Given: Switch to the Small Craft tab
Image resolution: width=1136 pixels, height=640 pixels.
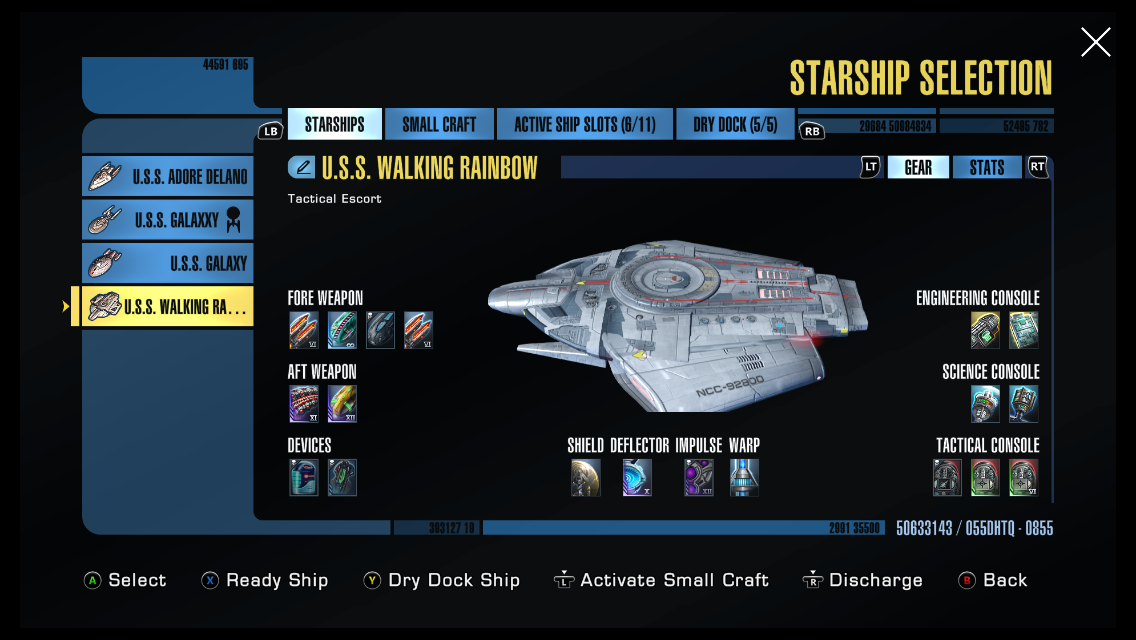Looking at the screenshot, I should (x=439, y=125).
